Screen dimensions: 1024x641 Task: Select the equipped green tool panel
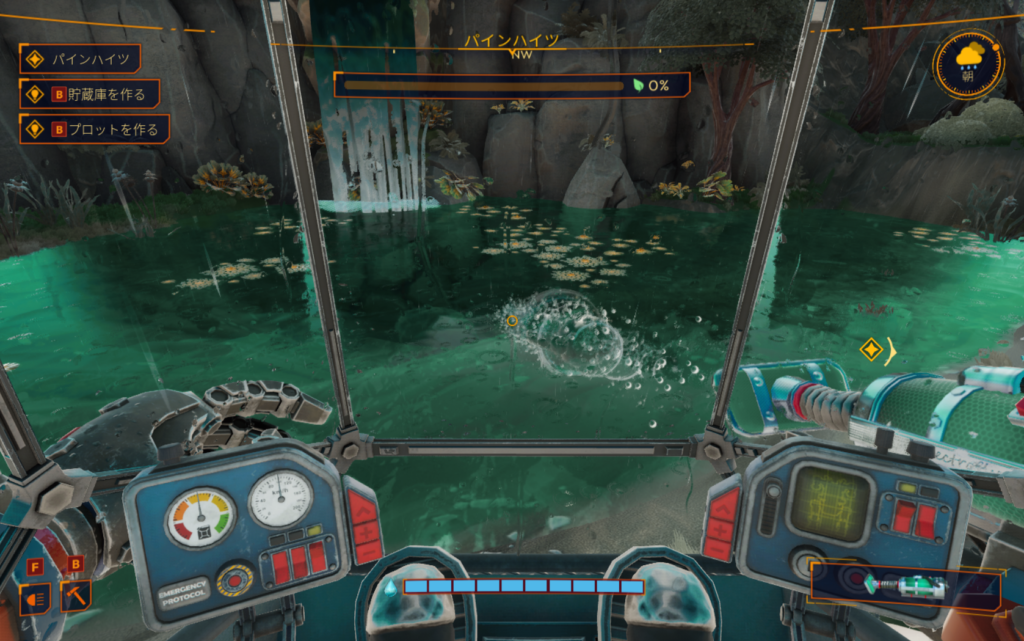tap(904, 585)
